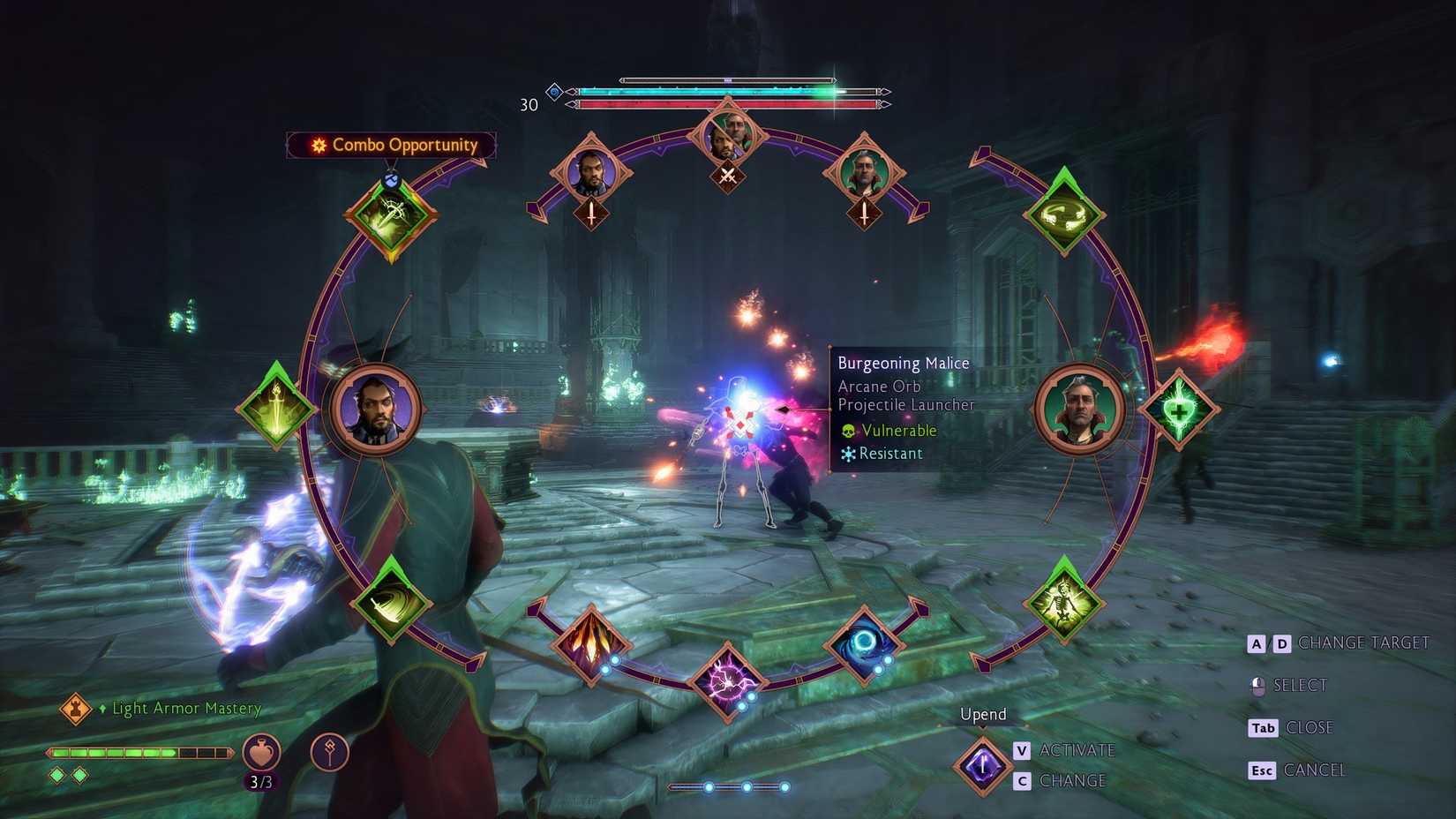Image resolution: width=1456 pixels, height=819 pixels.
Task: Click the Light Armor Mastery icon
Action: pos(76,709)
